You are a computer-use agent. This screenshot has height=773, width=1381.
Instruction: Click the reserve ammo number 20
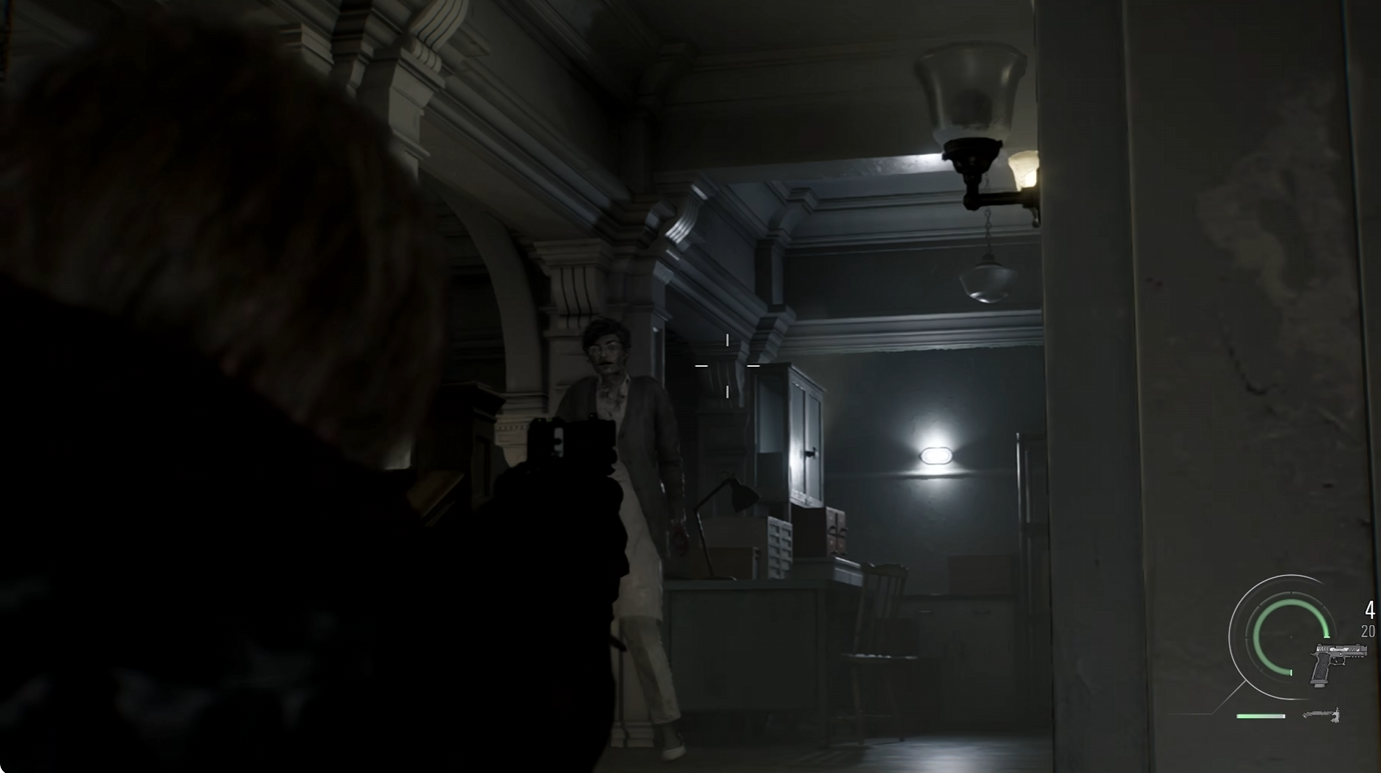point(1368,630)
